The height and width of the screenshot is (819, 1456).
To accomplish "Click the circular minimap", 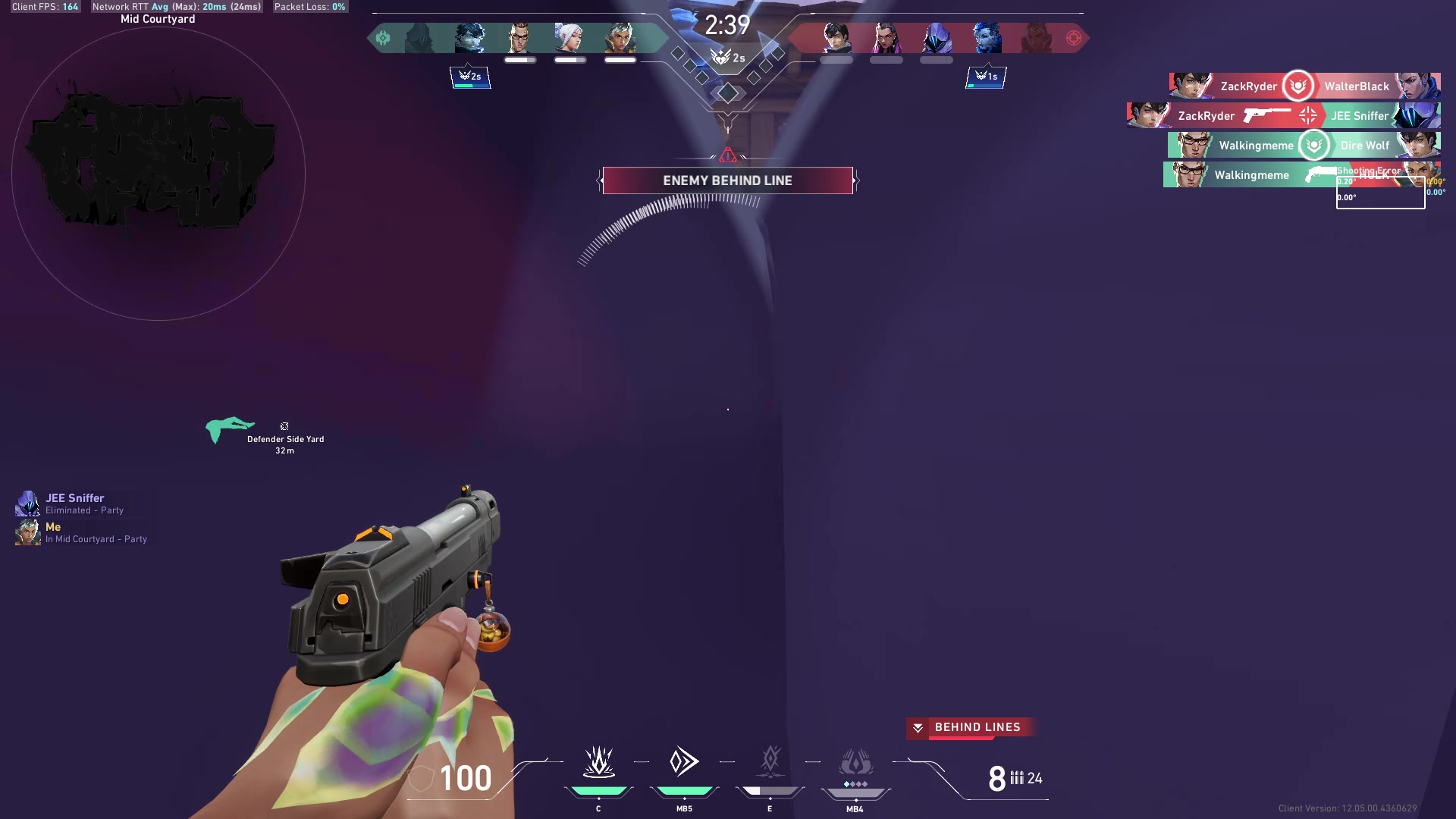I will click(158, 174).
